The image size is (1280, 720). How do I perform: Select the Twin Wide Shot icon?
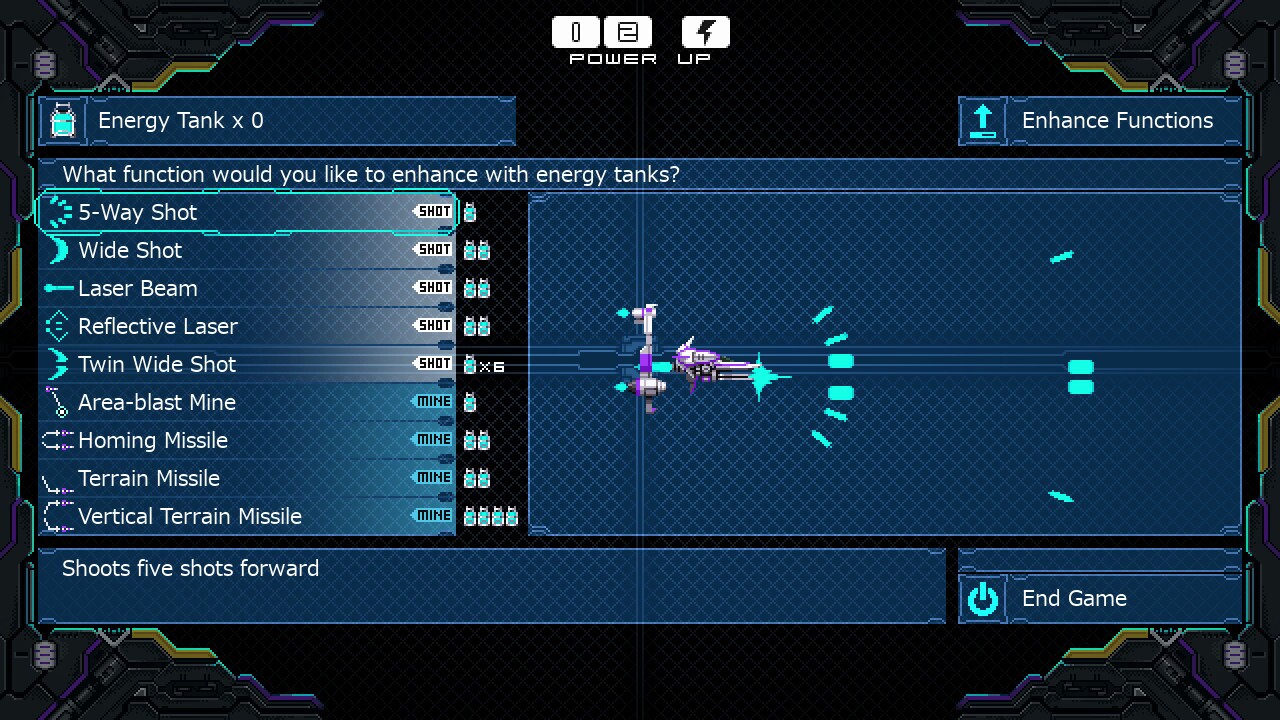pos(58,364)
